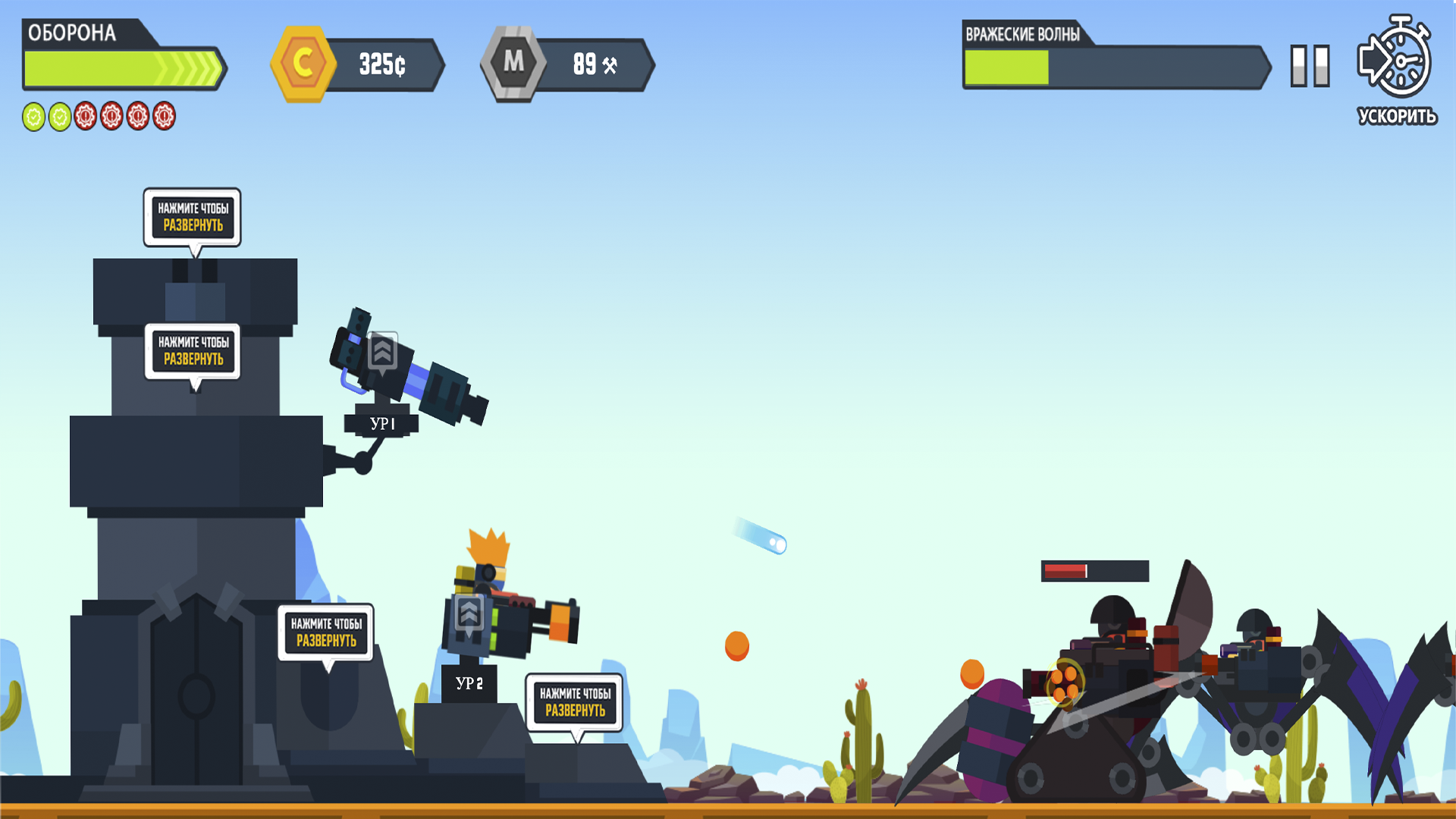The width and height of the screenshot is (1456, 819).
Task: Click the upgrade chevron badge on the УР2 turret
Action: [x=470, y=614]
